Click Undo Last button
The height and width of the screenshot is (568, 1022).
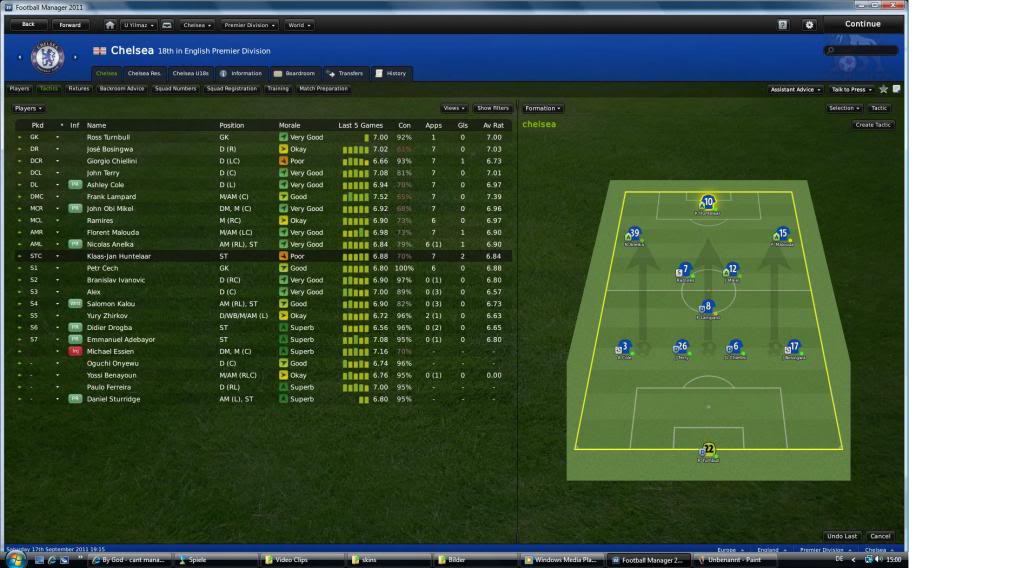(842, 536)
